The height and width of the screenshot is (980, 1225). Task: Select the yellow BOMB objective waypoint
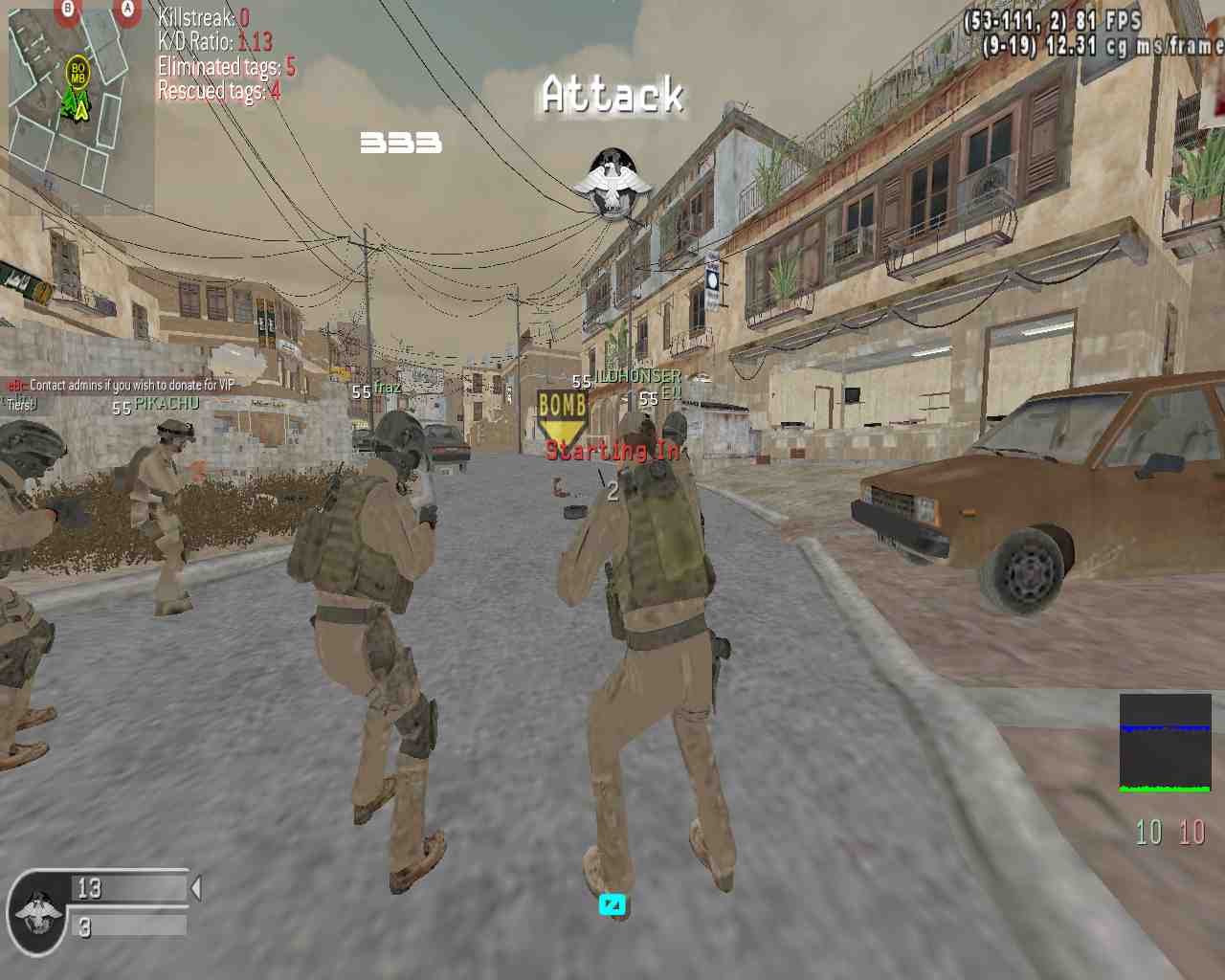coord(562,413)
